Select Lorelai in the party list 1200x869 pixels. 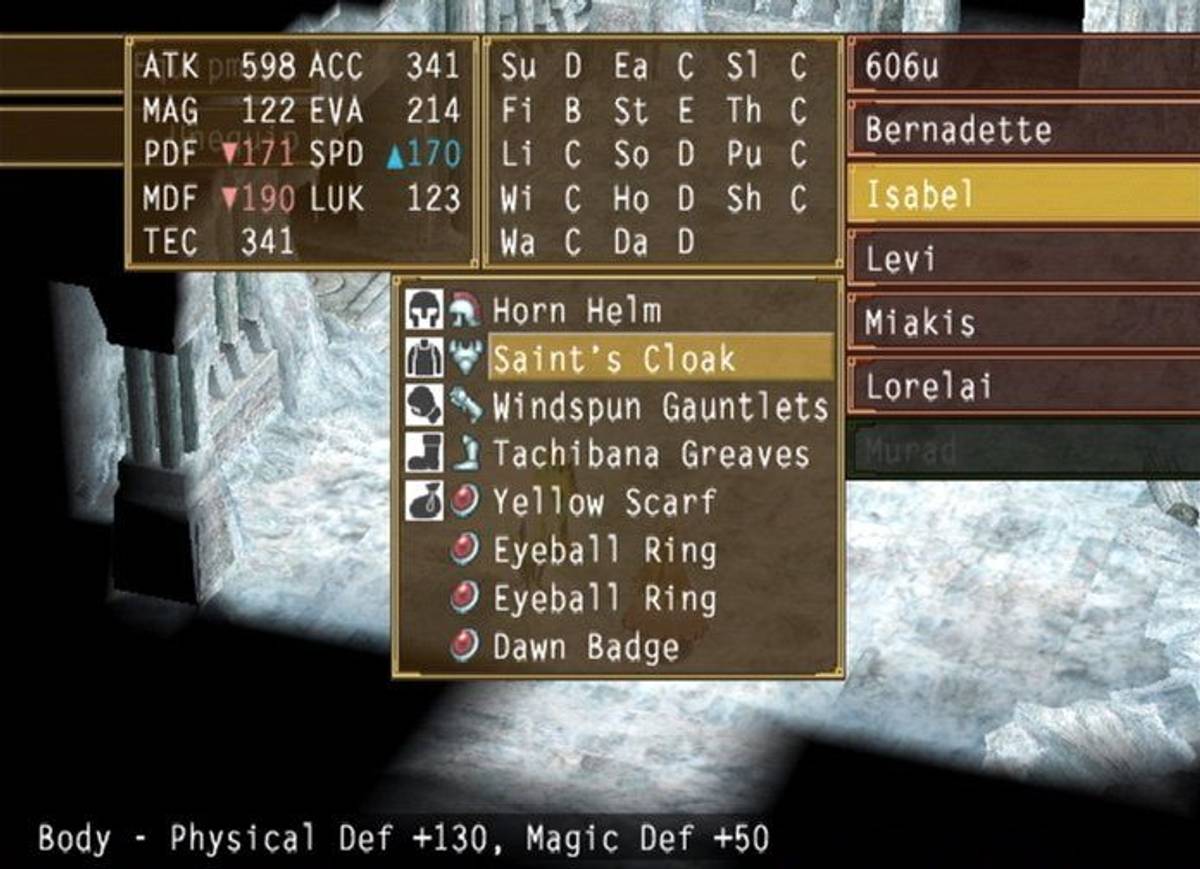(1022, 387)
